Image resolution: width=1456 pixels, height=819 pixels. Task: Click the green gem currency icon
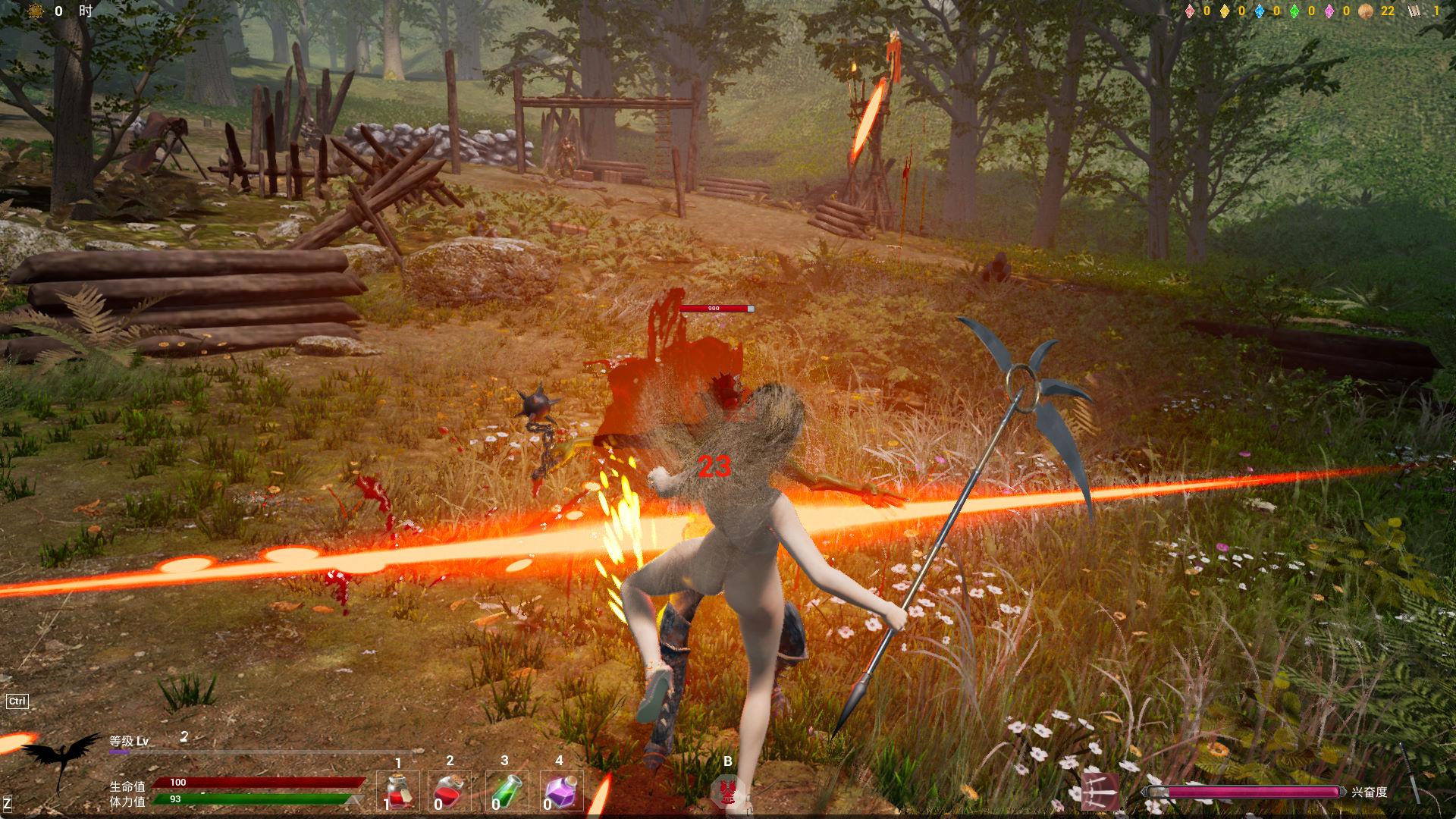pyautogui.click(x=1294, y=11)
